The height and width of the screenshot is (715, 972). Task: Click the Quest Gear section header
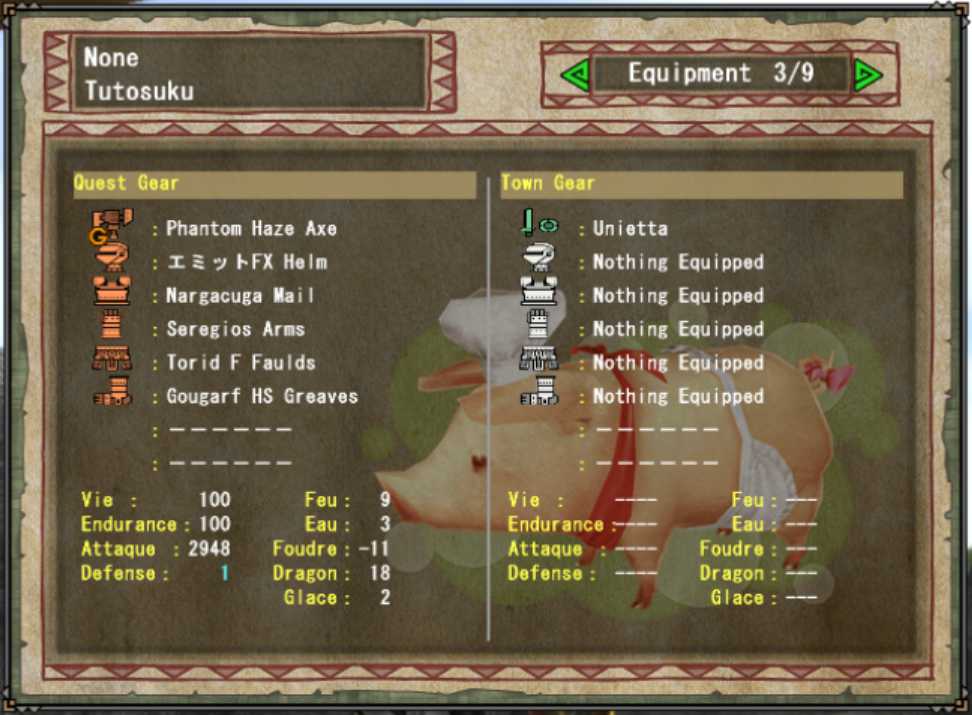point(273,184)
